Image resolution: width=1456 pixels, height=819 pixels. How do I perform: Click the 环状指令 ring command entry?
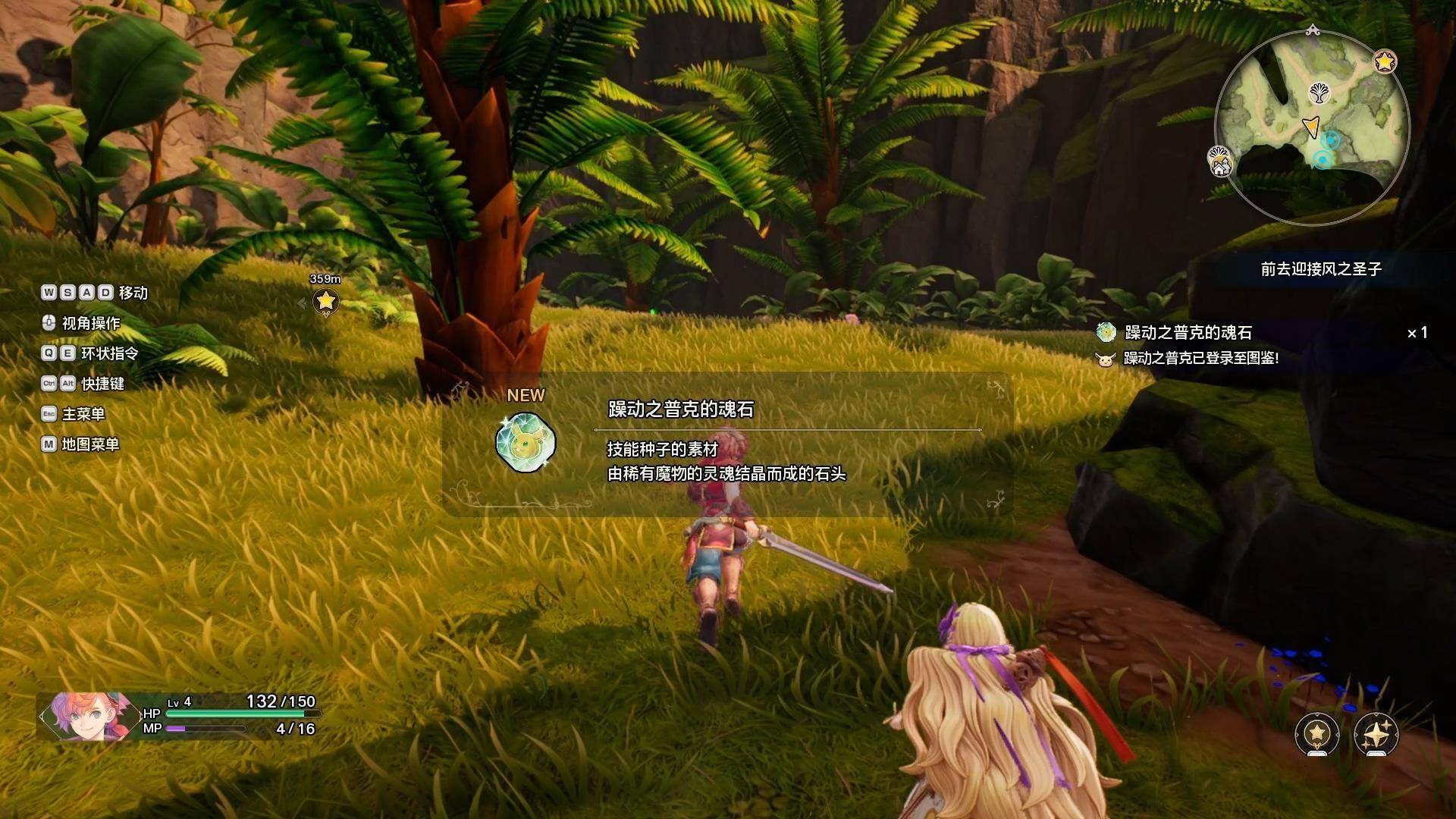click(109, 353)
